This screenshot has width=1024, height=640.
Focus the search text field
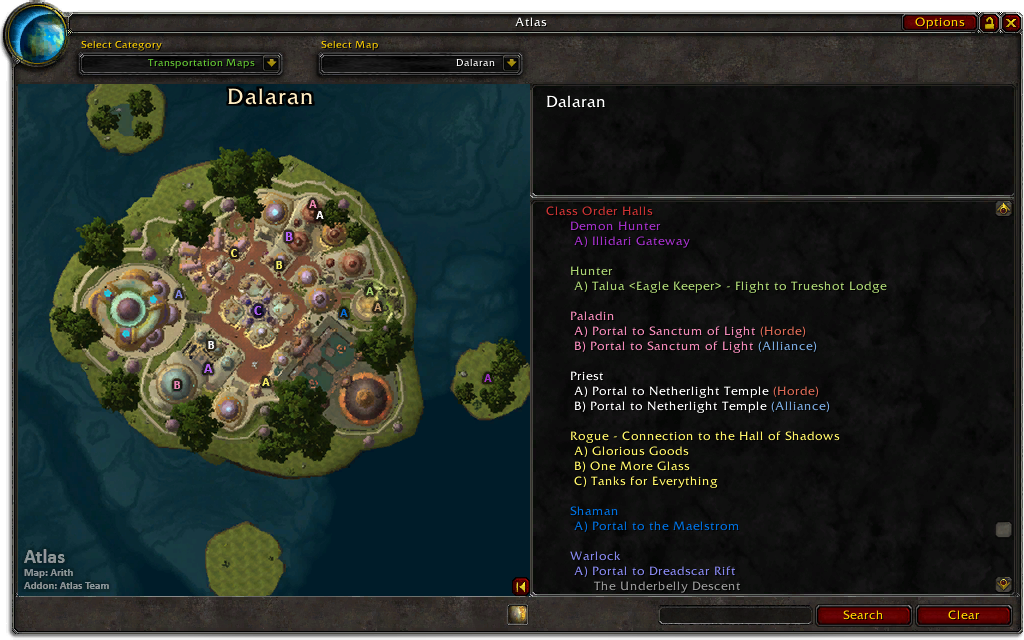pos(735,615)
